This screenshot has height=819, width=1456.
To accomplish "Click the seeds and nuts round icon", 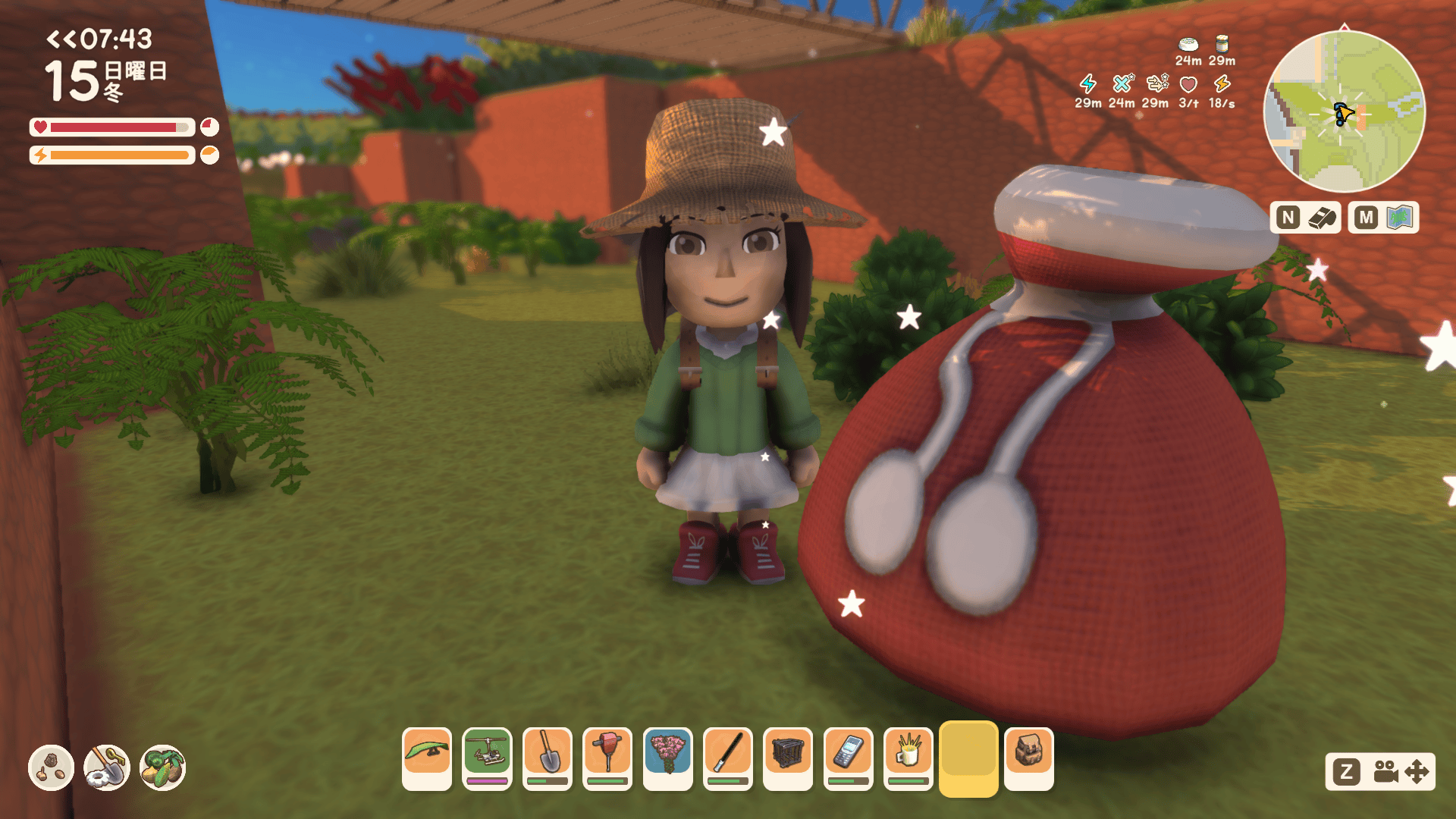I will (x=51, y=767).
